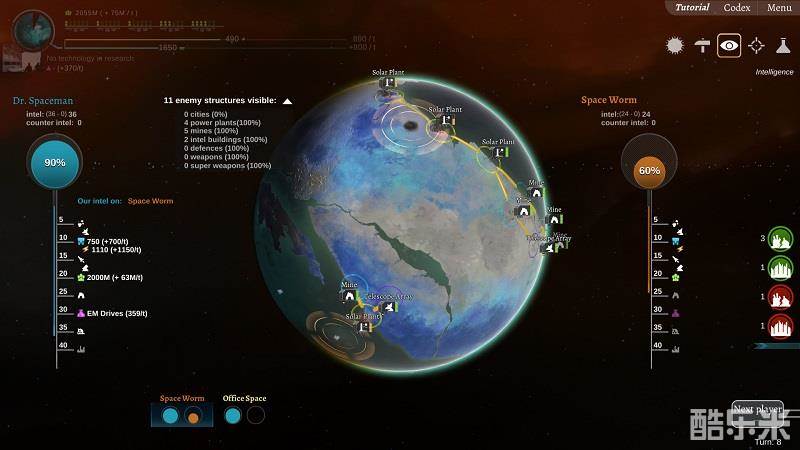Collapse the enemy structures visible list
This screenshot has height=450, width=800.
pos(287,101)
